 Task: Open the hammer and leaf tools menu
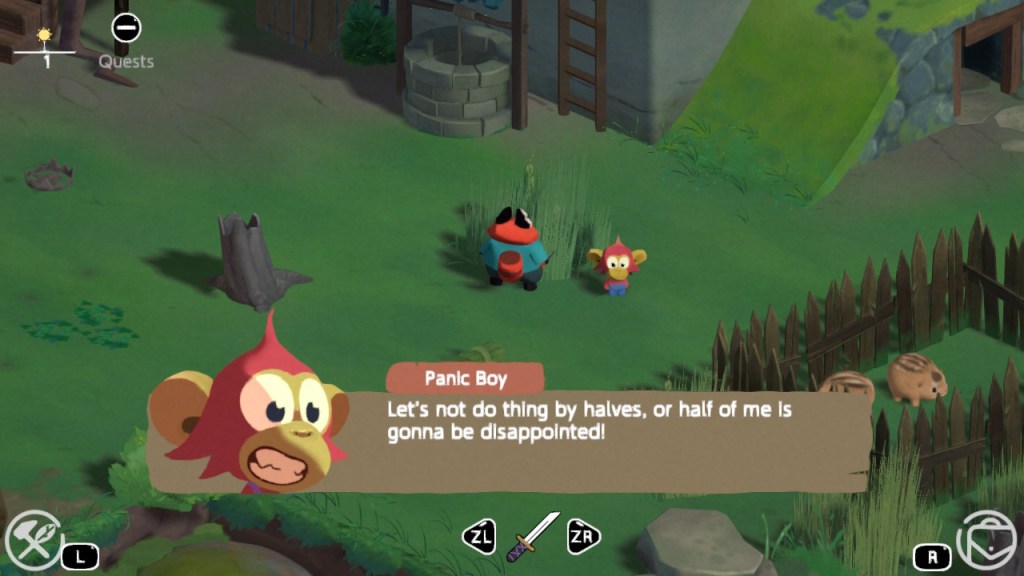[x=33, y=541]
